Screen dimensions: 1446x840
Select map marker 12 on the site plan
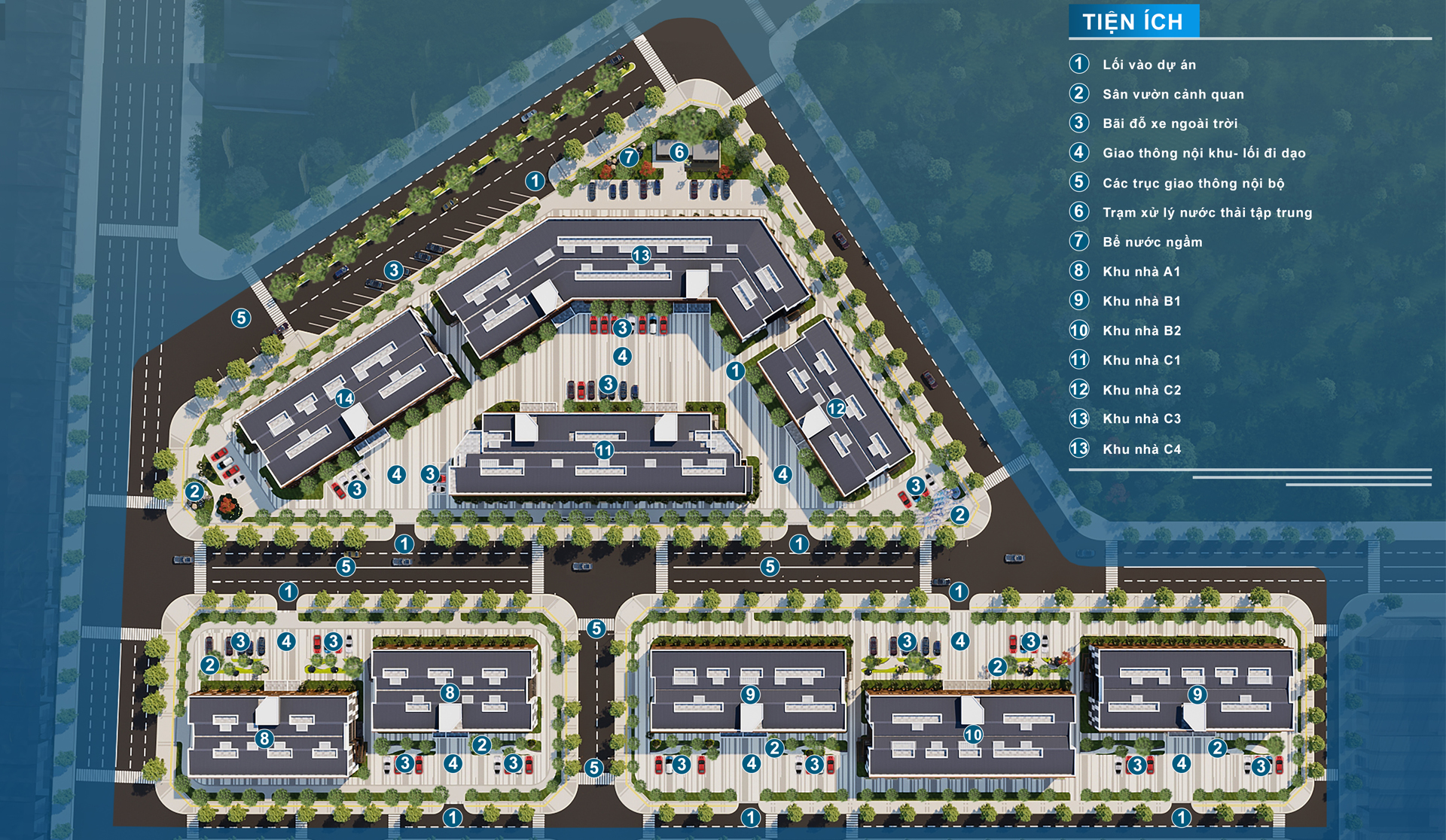pos(836,408)
